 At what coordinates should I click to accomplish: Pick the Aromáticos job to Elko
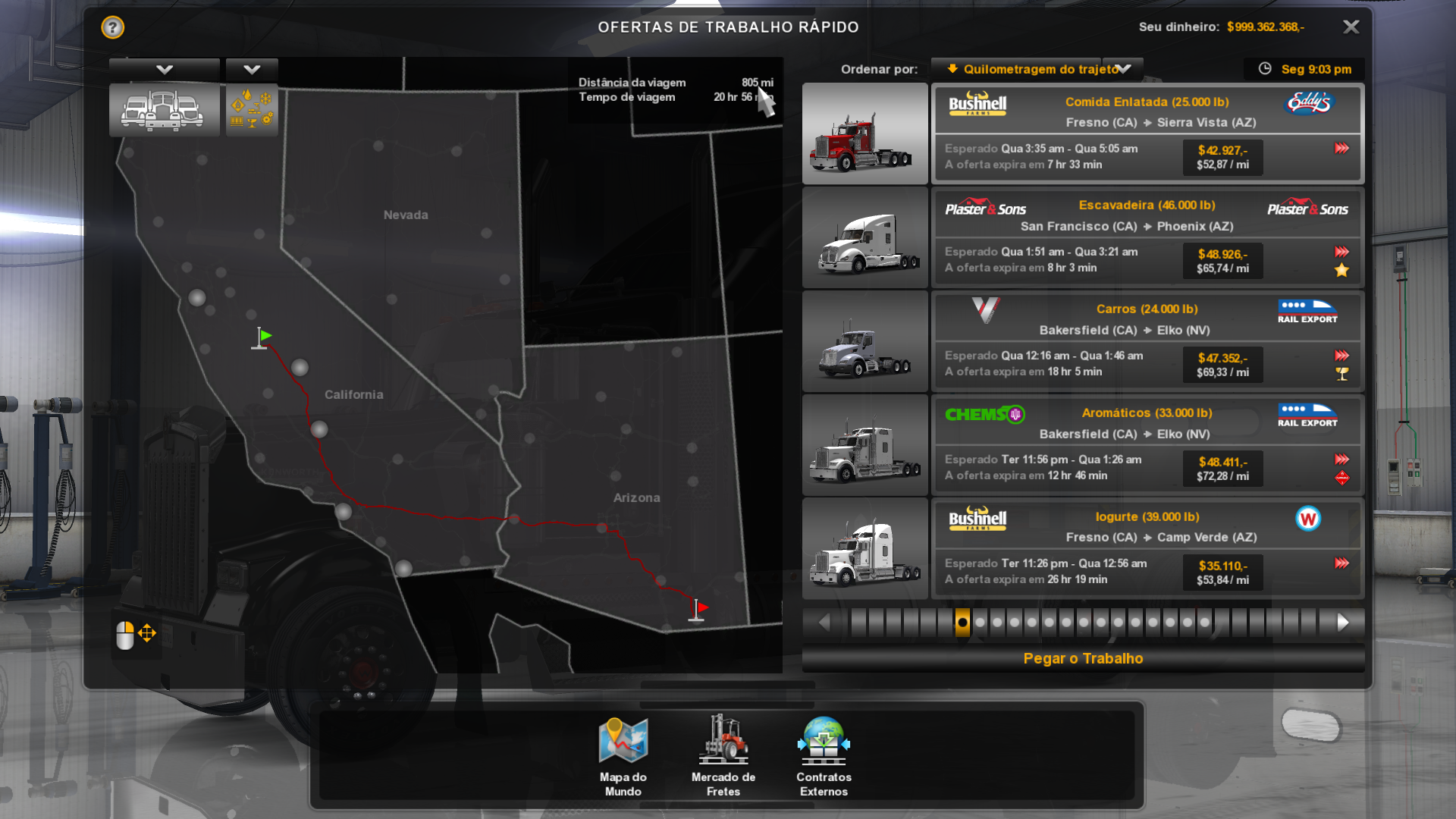pos(1147,445)
